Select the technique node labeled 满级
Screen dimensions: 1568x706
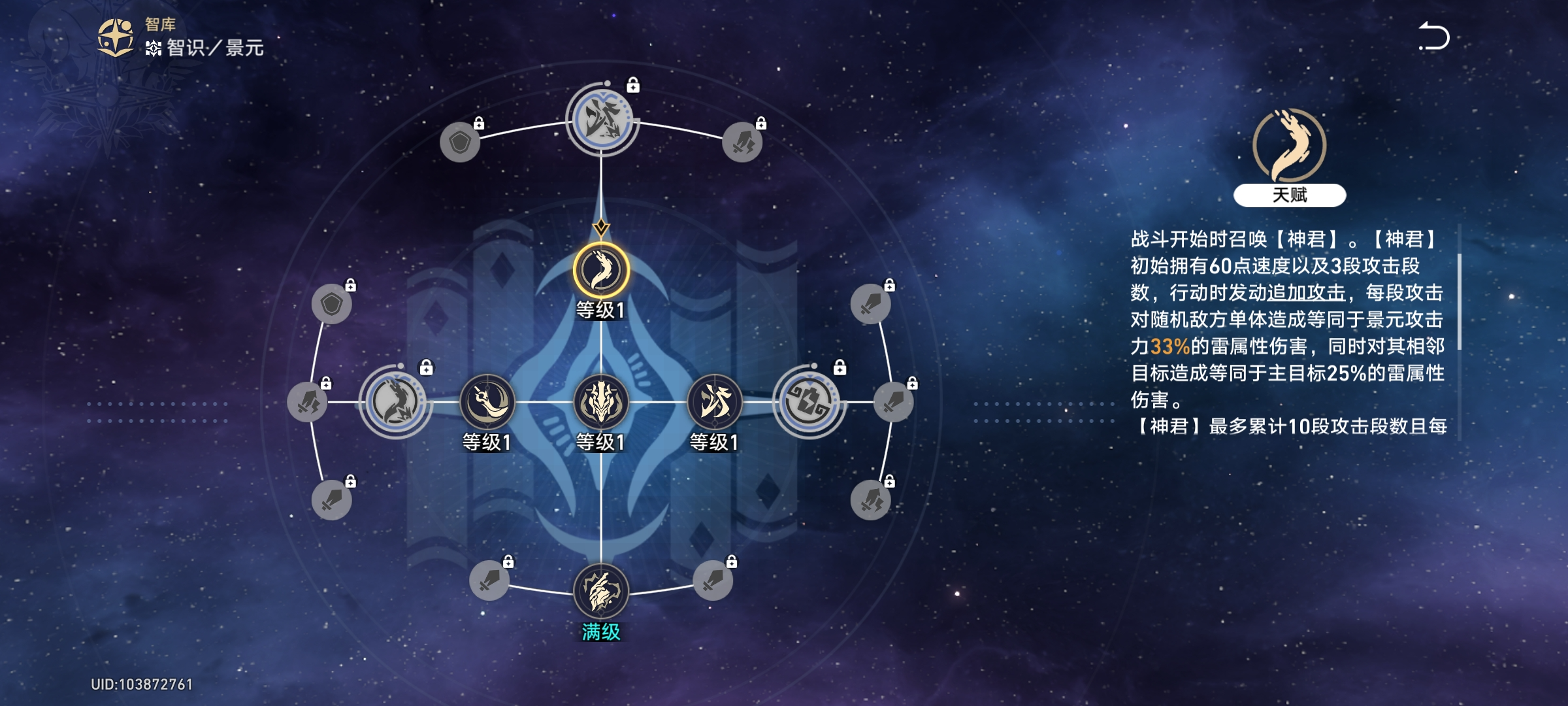coord(601,591)
